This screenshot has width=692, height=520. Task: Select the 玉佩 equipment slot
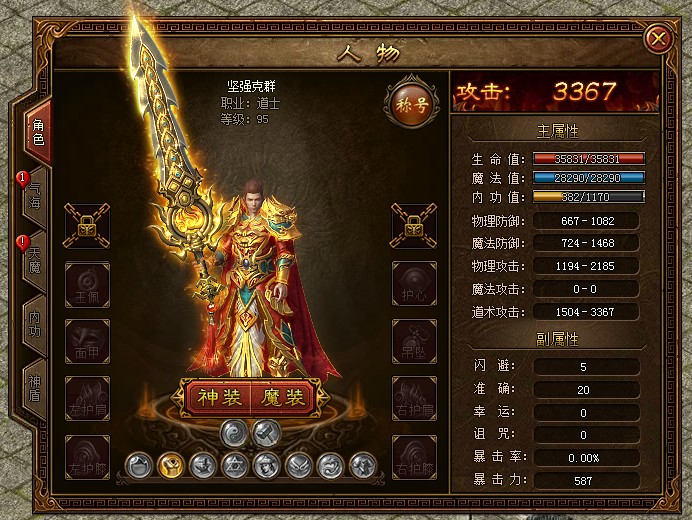[86, 283]
